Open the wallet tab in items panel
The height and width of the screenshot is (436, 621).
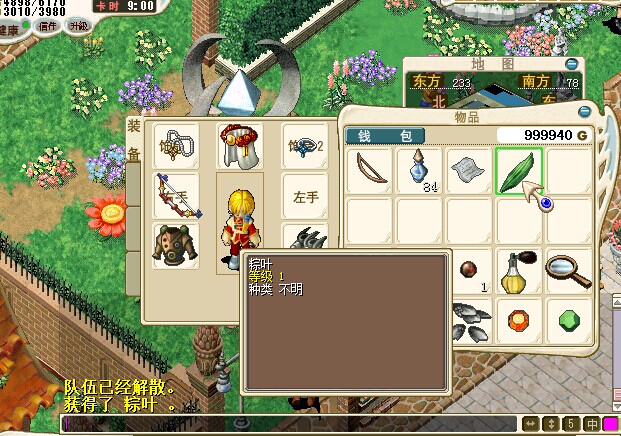[x=385, y=135]
